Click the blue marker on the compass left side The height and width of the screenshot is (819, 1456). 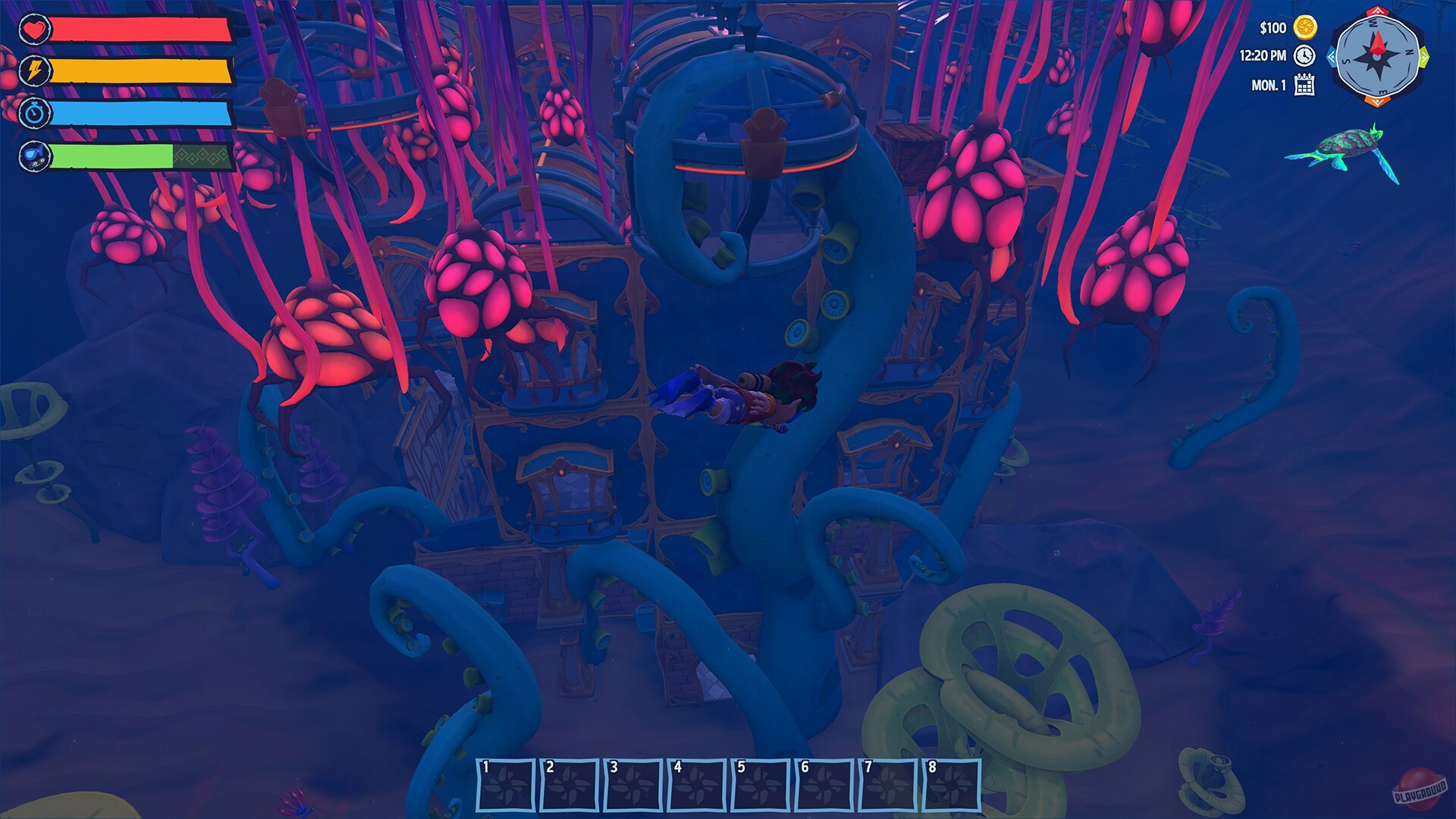point(1332,58)
